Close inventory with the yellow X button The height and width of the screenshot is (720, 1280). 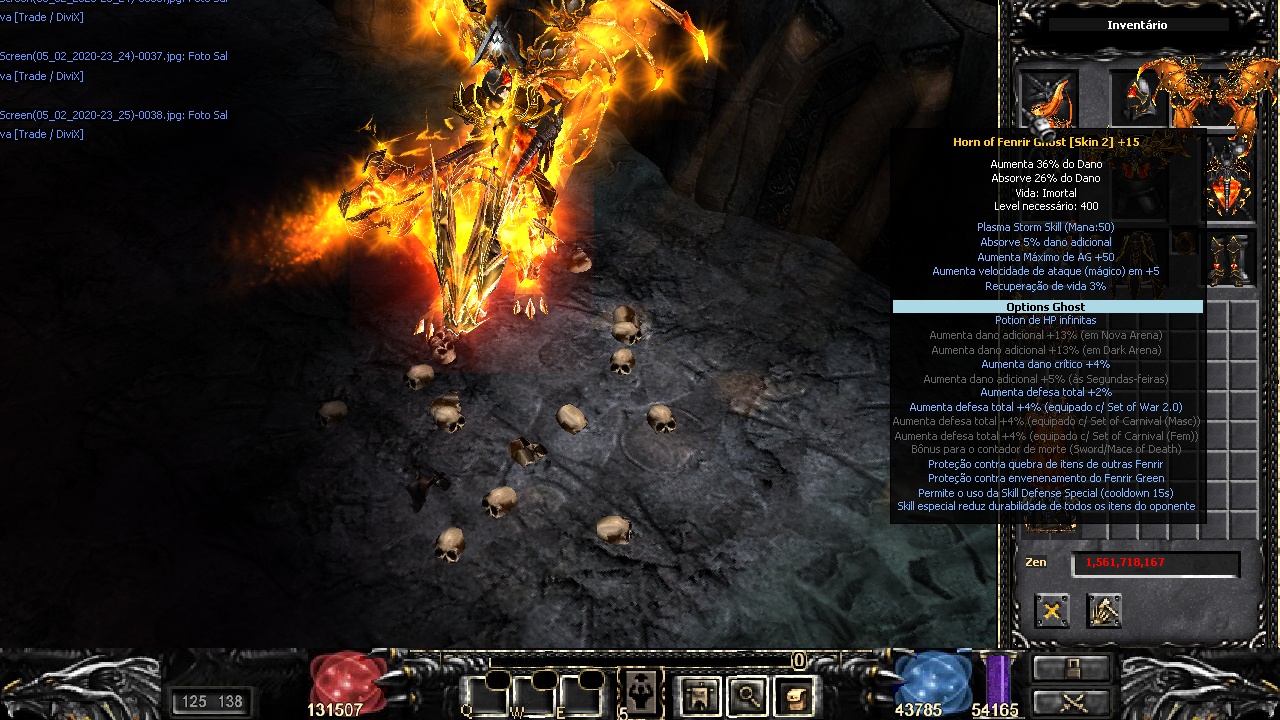click(1052, 610)
